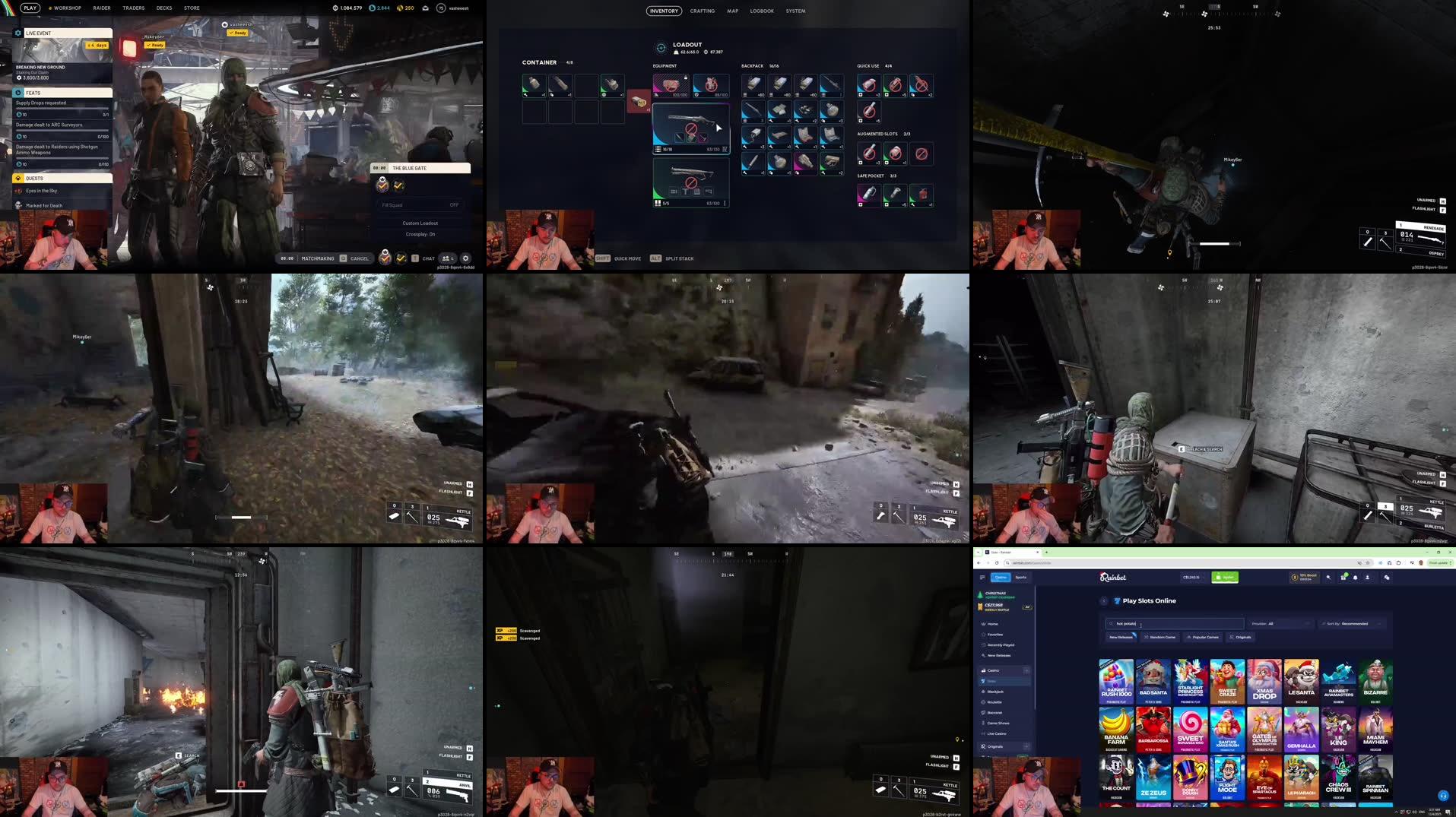Click the Custom Loadout button
1456x817 pixels.
420,223
